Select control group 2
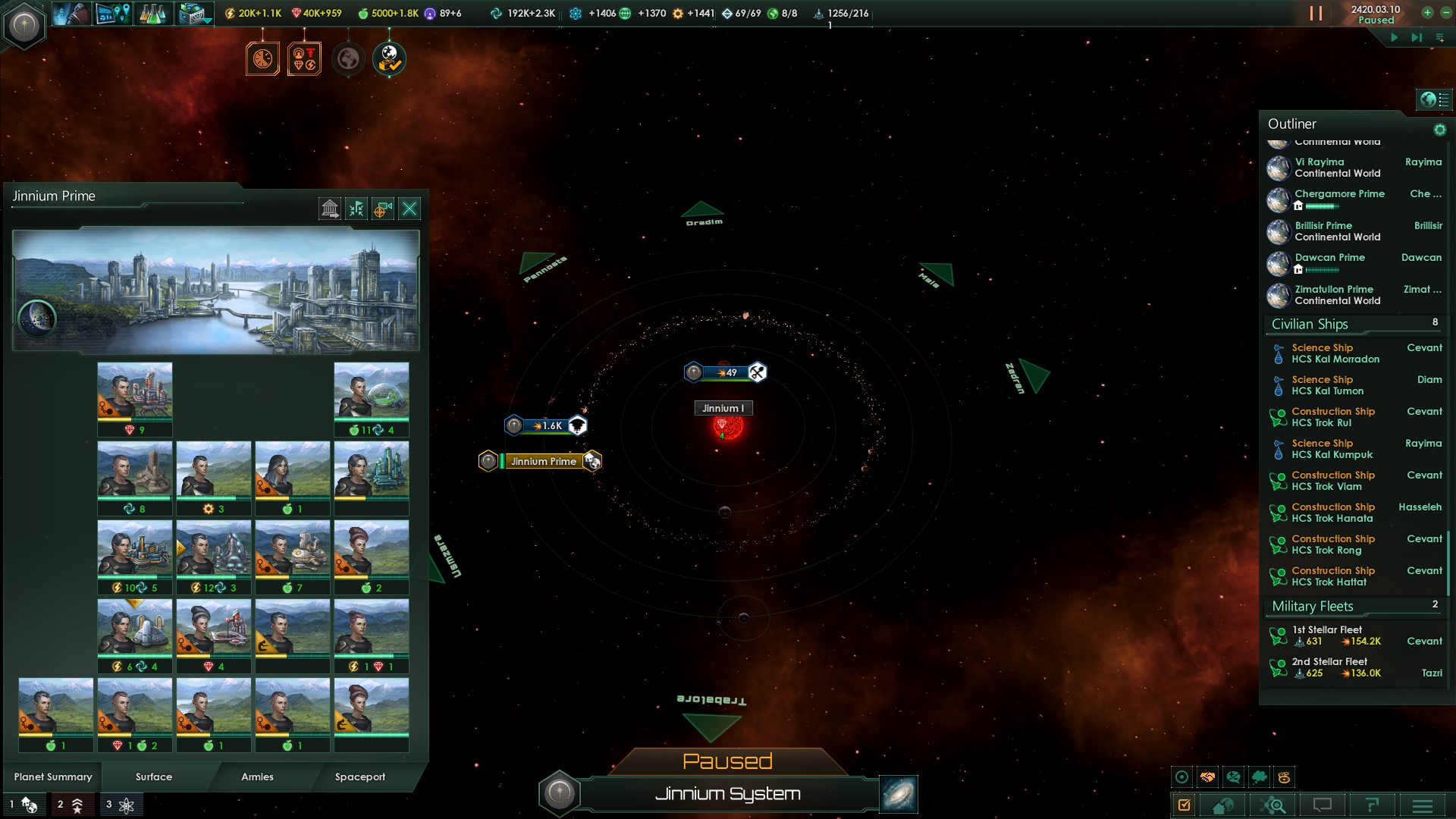Image resolution: width=1456 pixels, height=819 pixels. click(71, 805)
